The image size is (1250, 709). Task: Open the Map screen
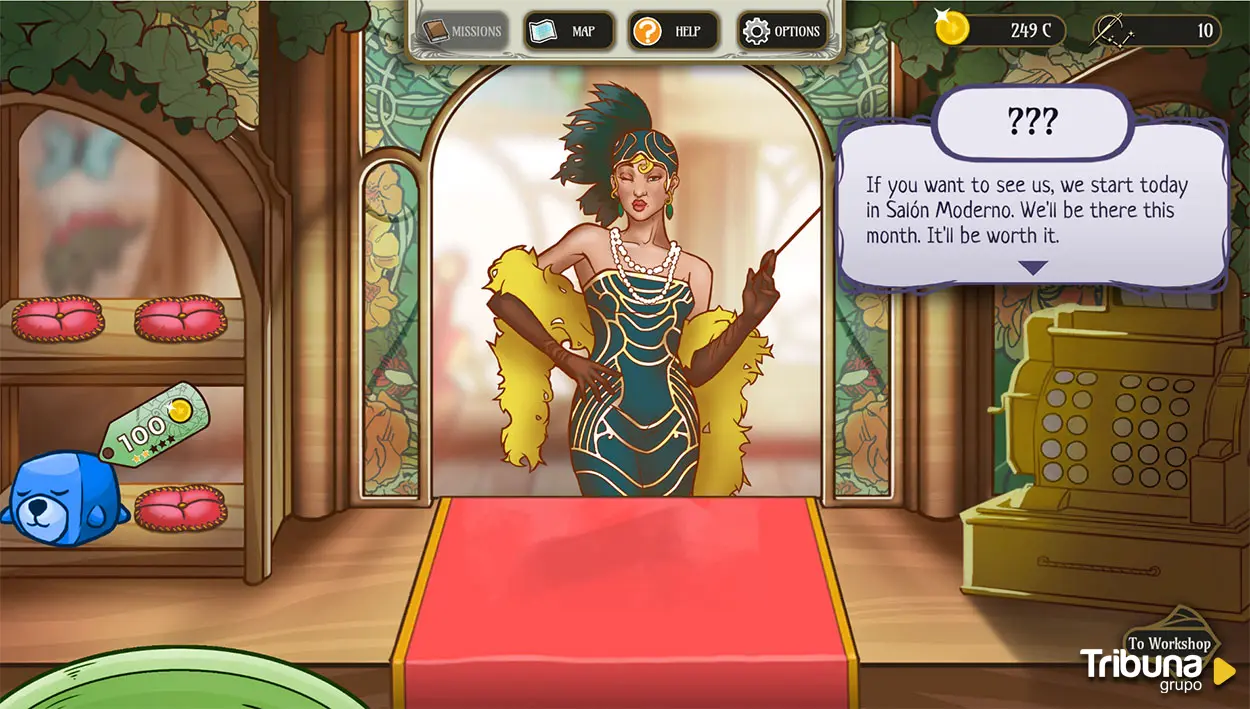point(568,31)
